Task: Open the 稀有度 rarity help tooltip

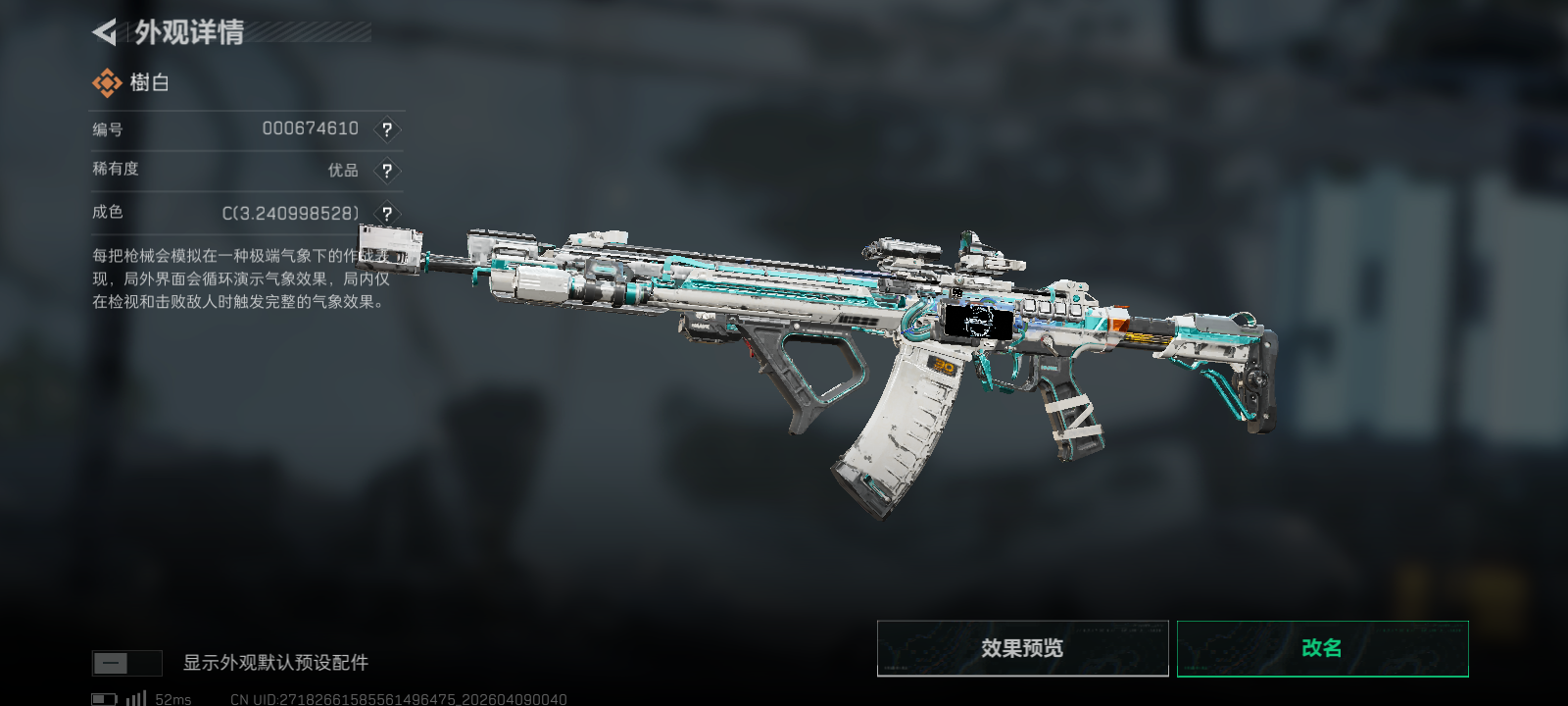Action: point(387,171)
